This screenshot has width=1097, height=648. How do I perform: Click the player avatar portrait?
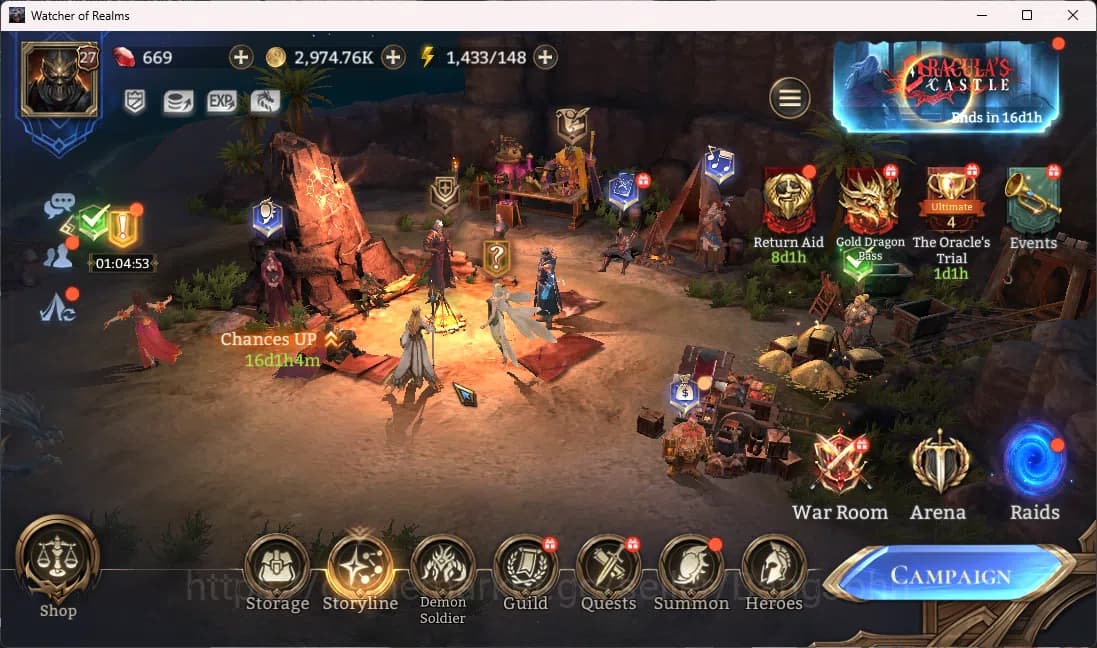59,79
